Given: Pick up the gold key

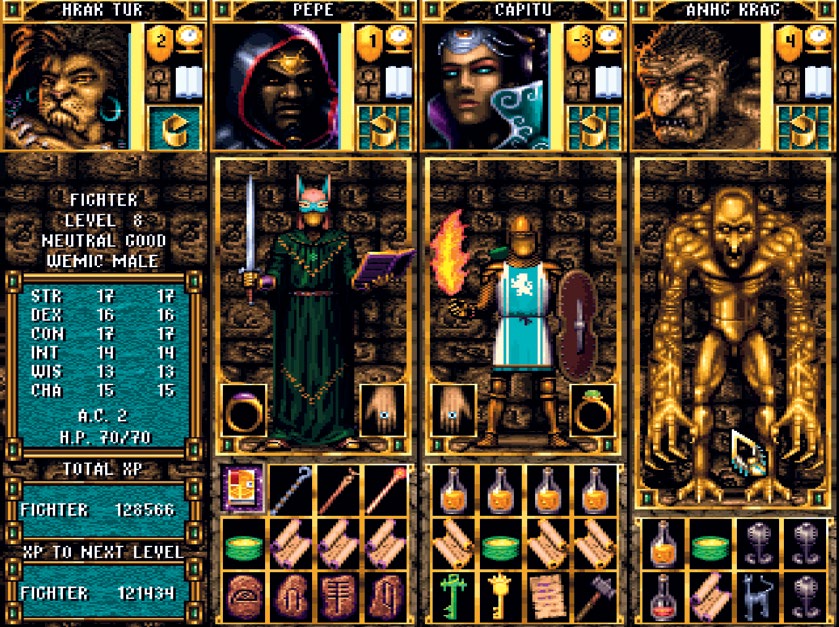Looking at the screenshot, I should pos(498,595).
